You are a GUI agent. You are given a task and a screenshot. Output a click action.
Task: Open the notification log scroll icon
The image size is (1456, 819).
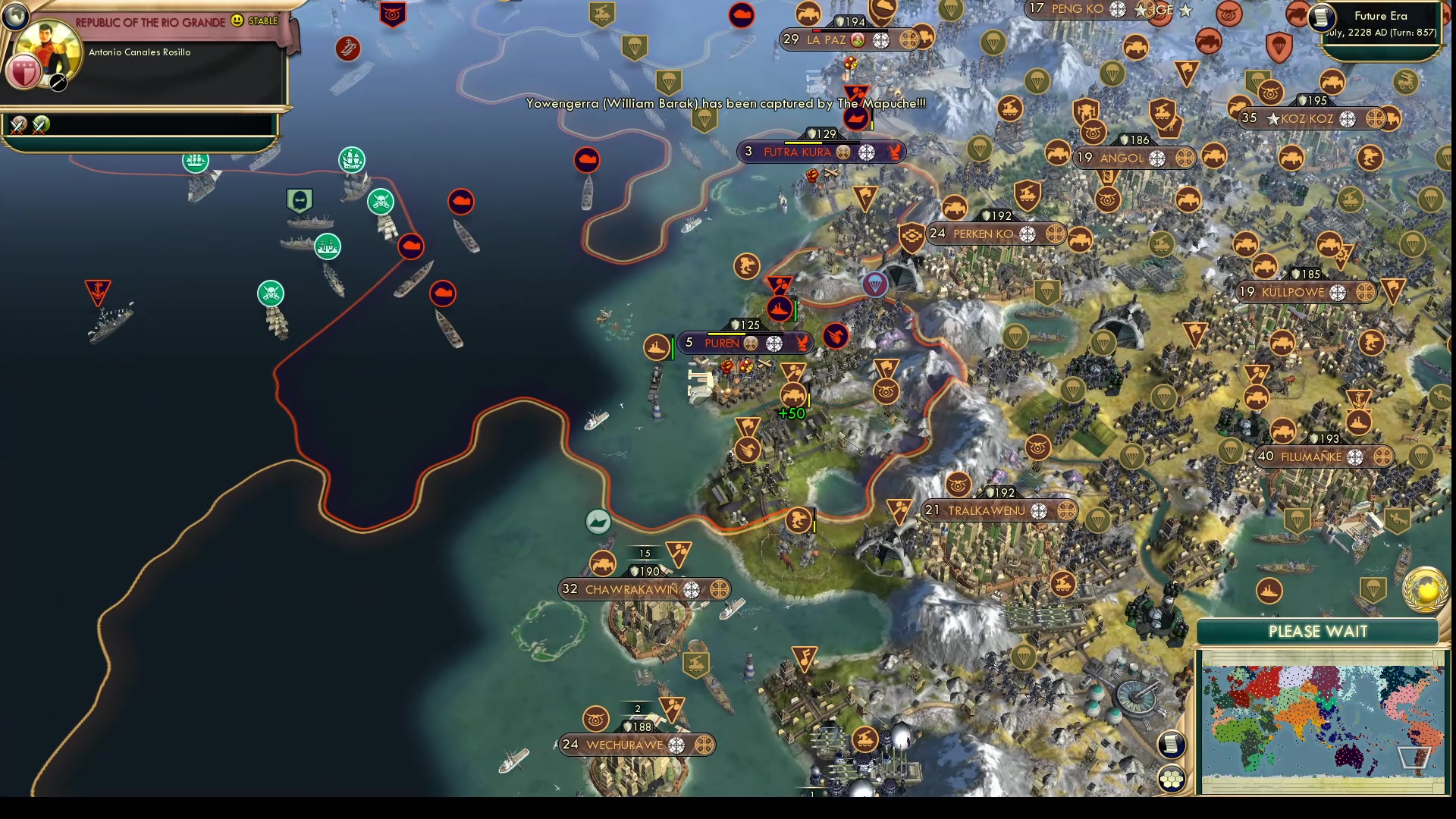tap(1172, 743)
